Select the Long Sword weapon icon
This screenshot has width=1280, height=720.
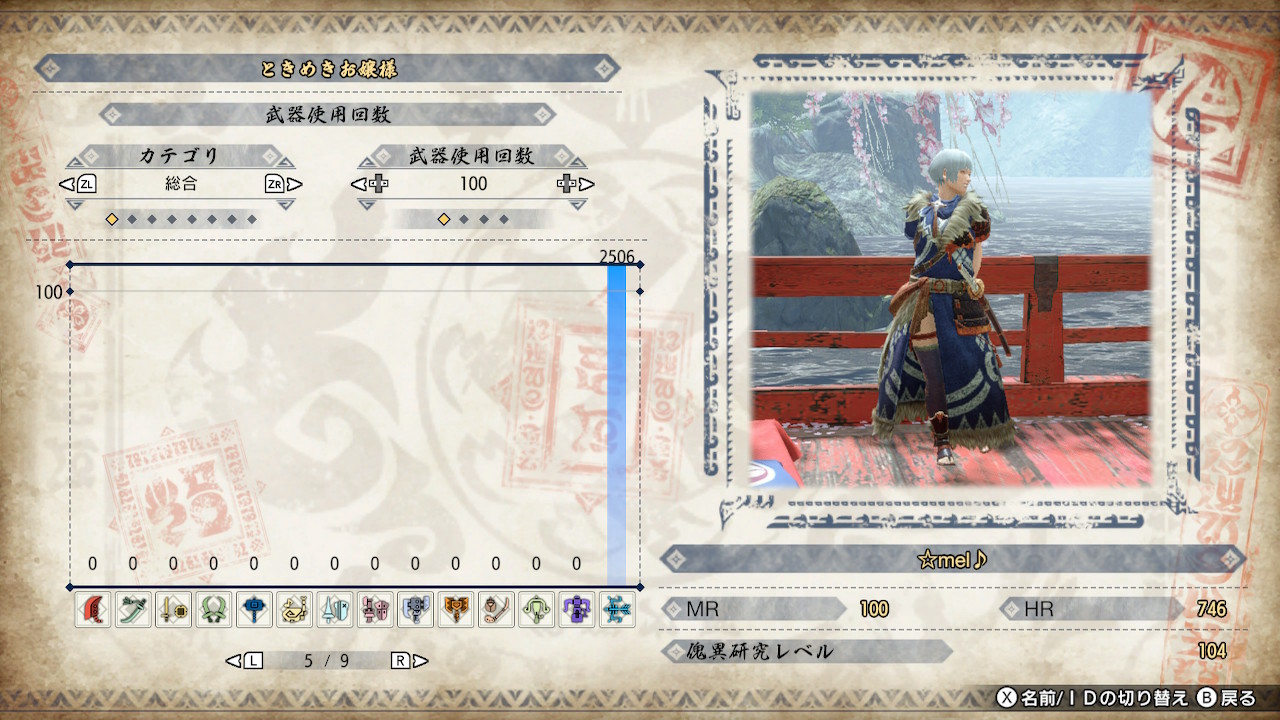(134, 609)
